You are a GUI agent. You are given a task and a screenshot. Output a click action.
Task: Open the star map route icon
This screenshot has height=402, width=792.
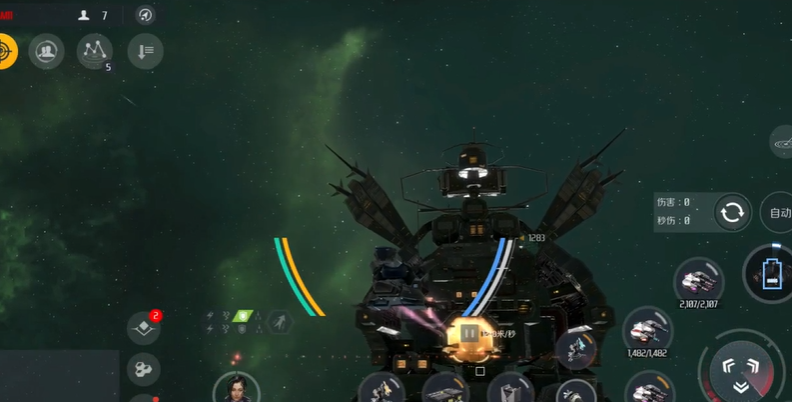pyautogui.click(x=95, y=50)
